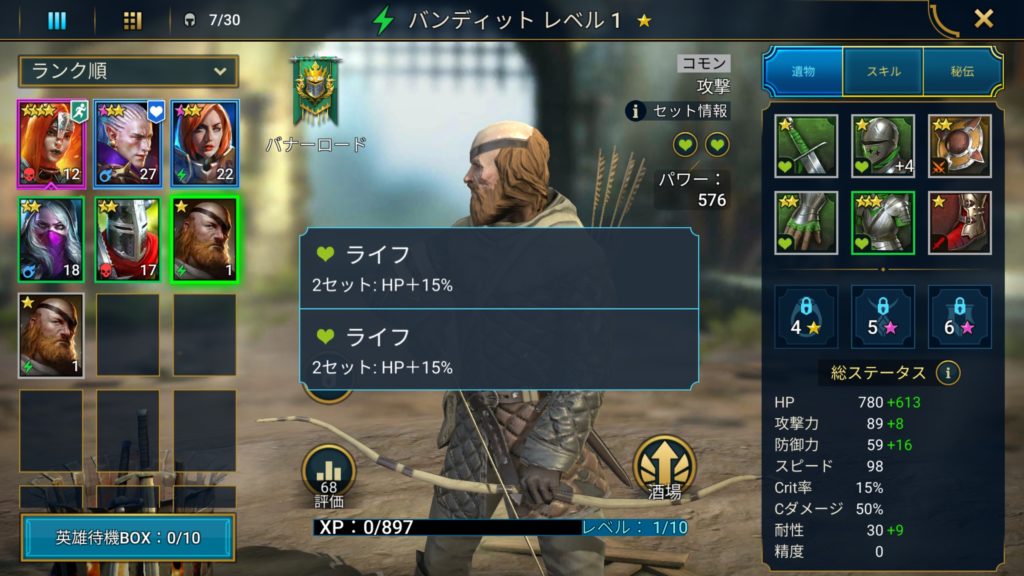Open the 評価 rating button
1024x576 pixels.
click(x=329, y=474)
